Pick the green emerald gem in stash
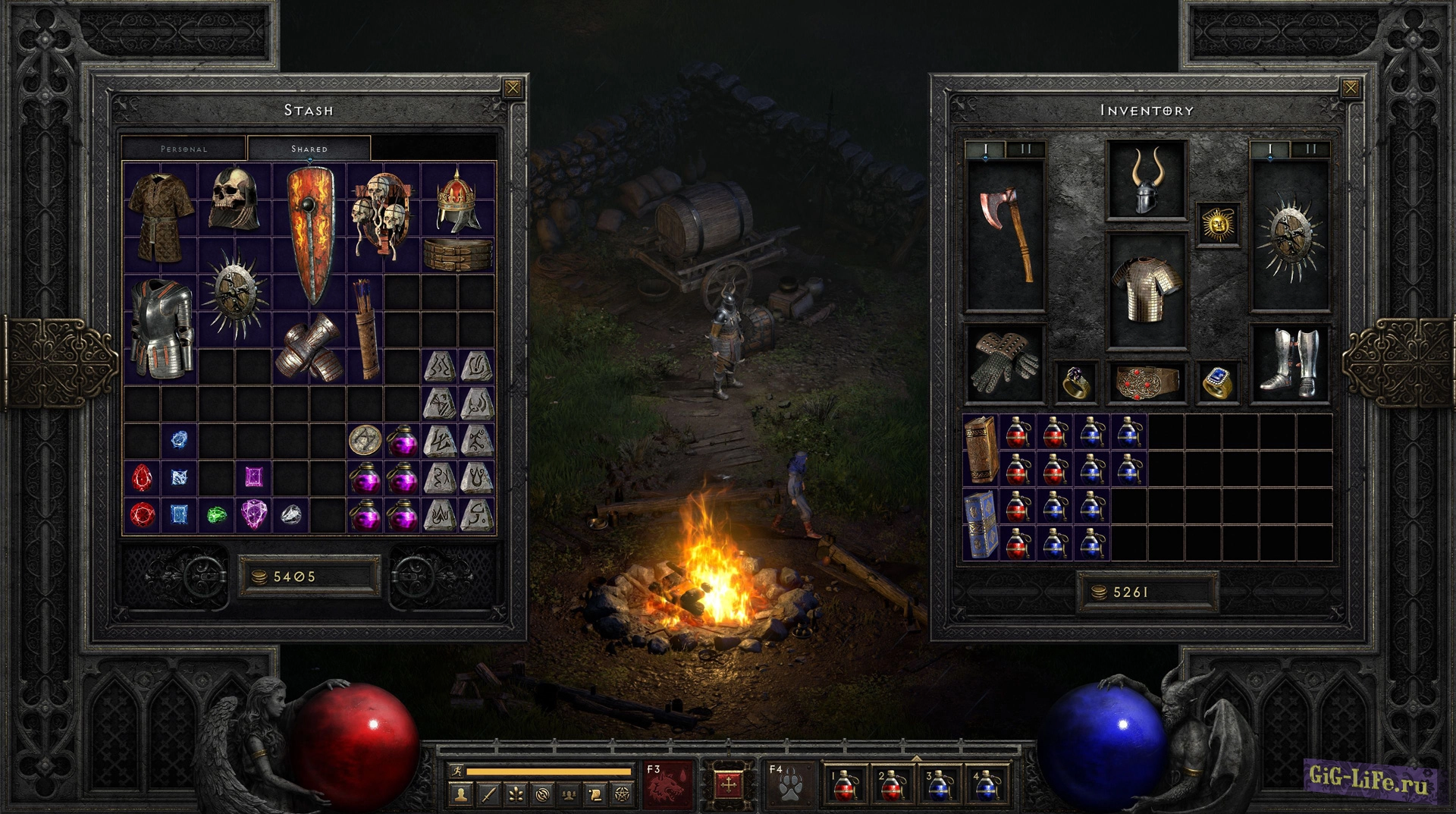The image size is (1456, 814). click(x=217, y=515)
